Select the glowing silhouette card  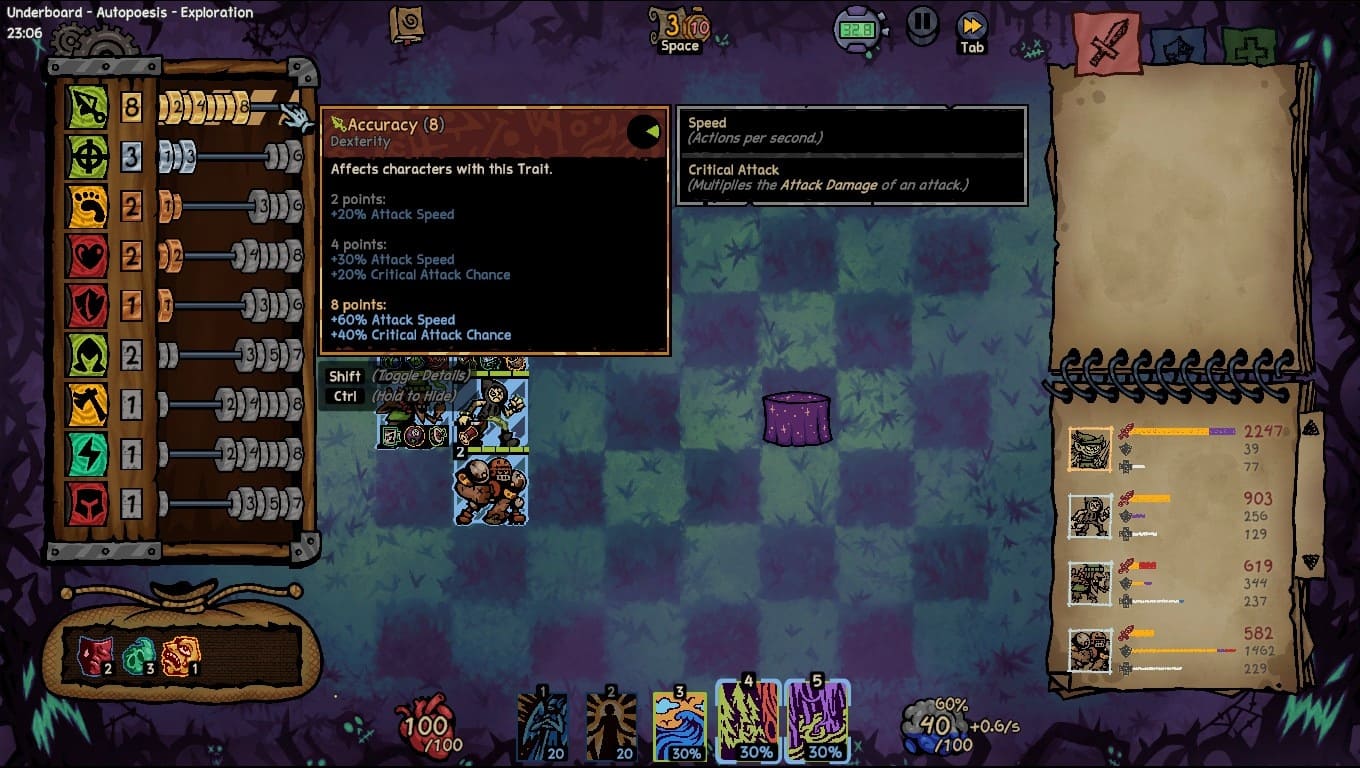point(611,725)
